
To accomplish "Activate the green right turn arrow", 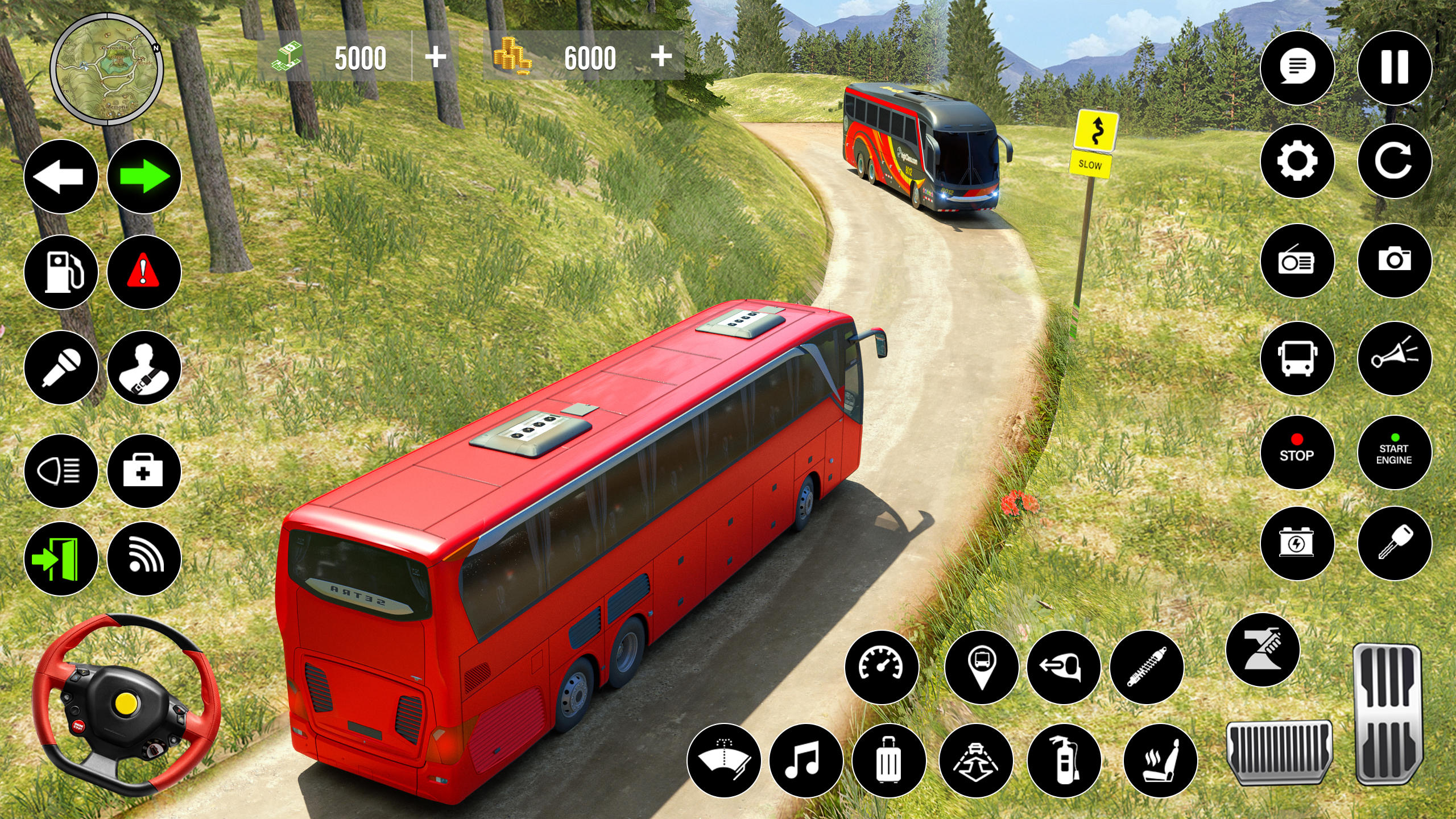I will tap(144, 177).
